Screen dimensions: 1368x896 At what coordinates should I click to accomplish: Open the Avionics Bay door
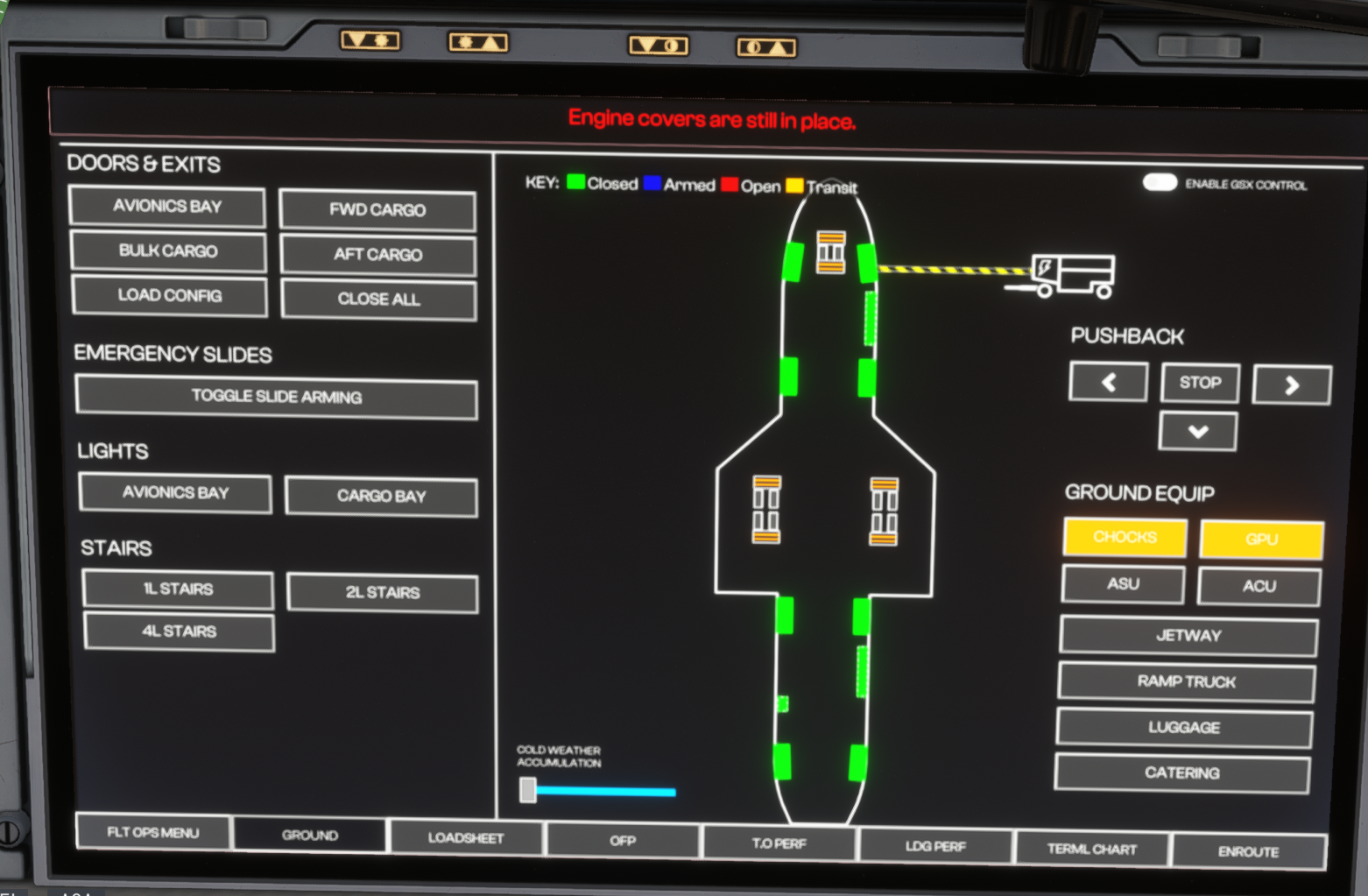[166, 207]
